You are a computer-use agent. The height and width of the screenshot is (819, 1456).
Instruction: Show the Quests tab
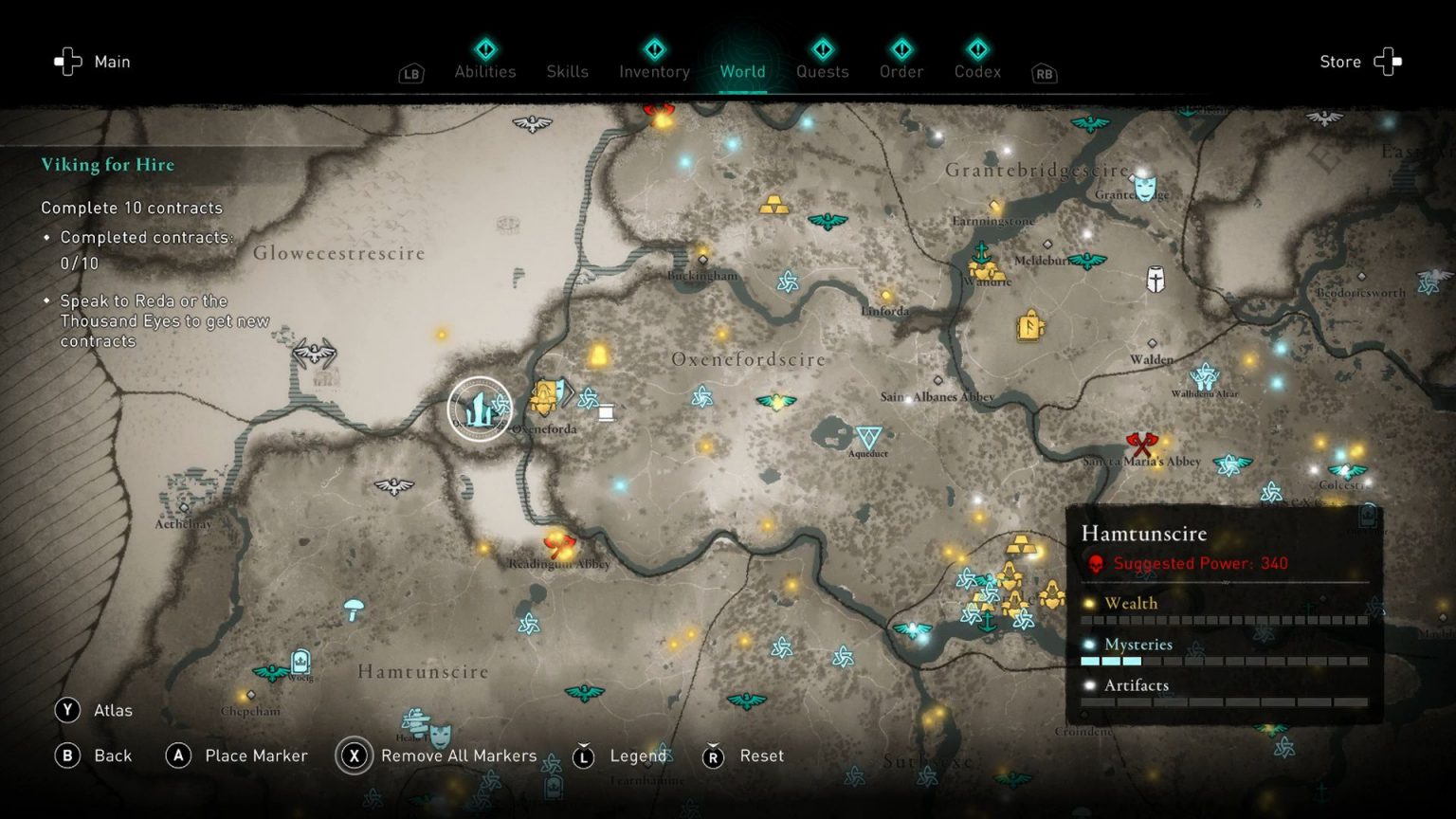[822, 71]
